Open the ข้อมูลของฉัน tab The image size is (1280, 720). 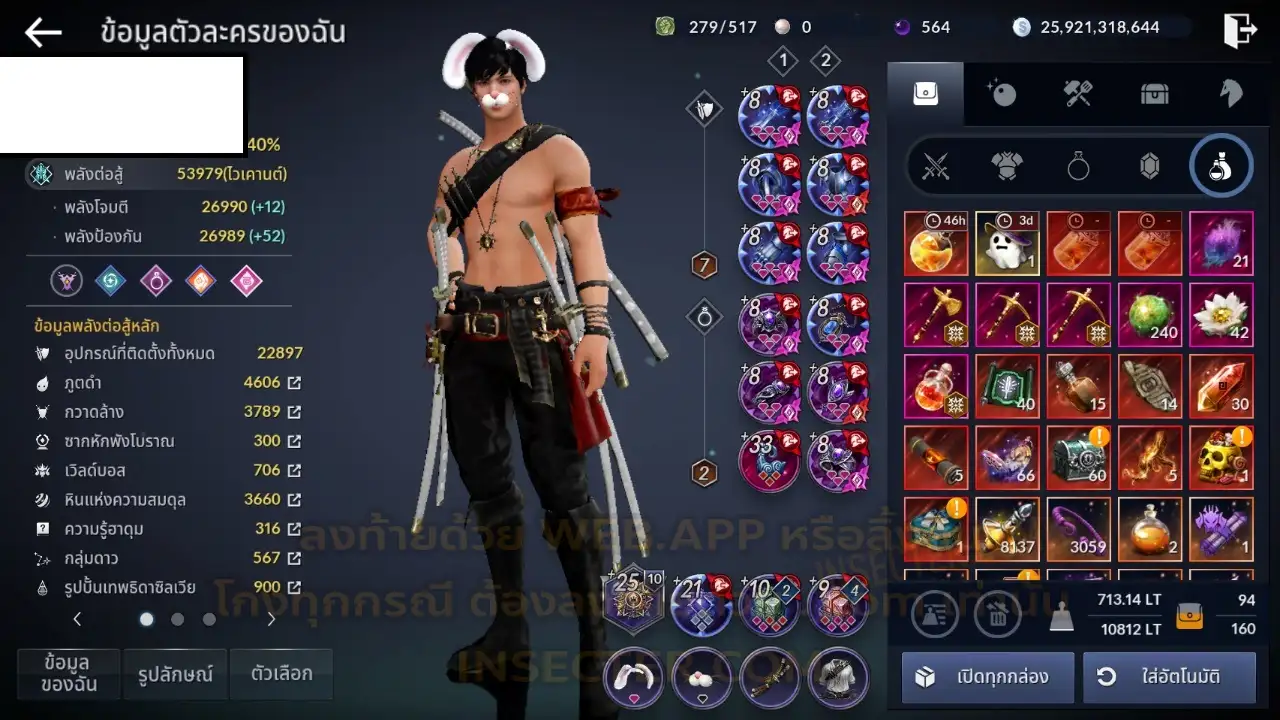click(x=68, y=674)
